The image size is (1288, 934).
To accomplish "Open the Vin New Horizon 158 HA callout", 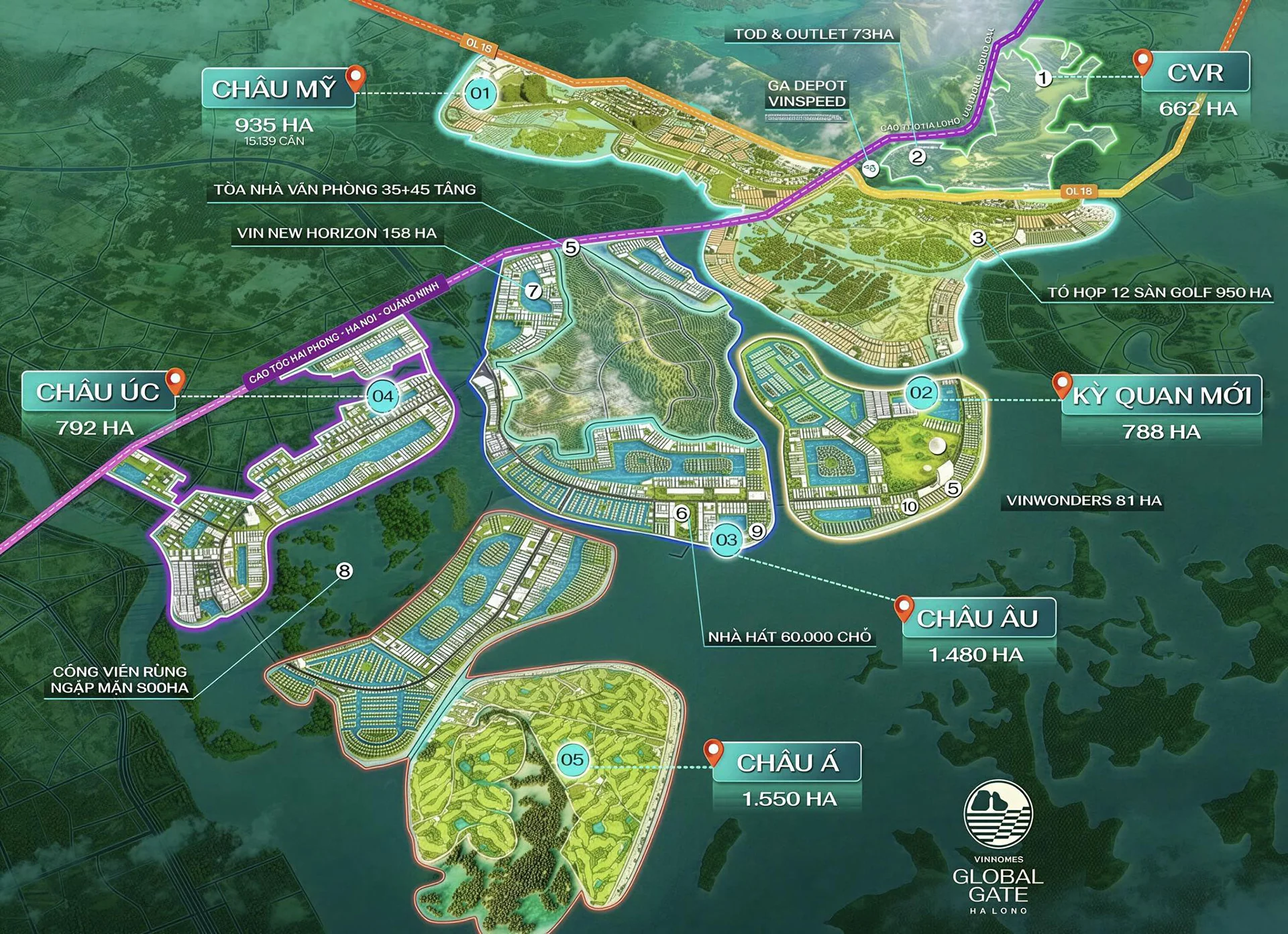I will pyautogui.click(x=336, y=233).
